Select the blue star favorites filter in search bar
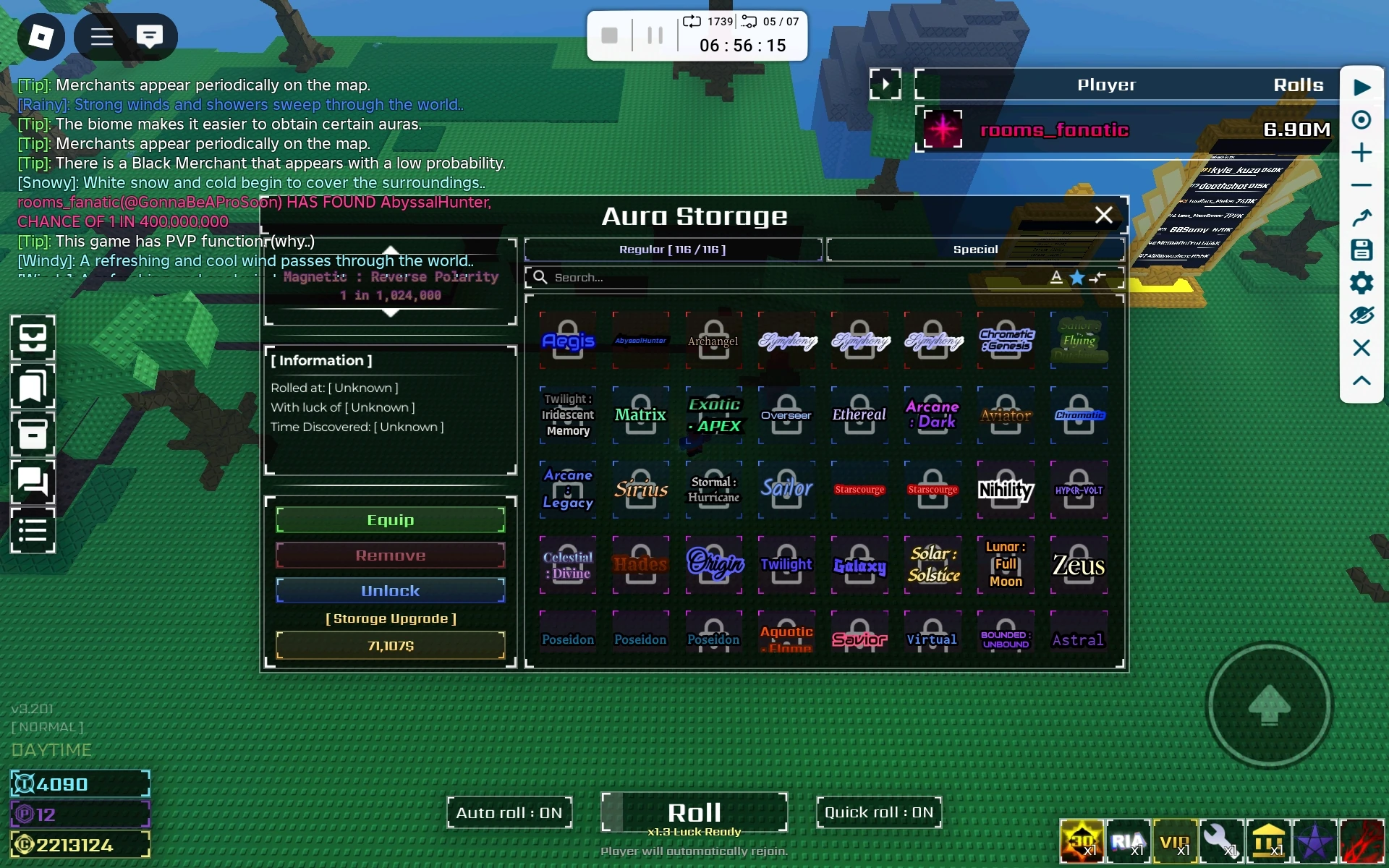 point(1078,277)
